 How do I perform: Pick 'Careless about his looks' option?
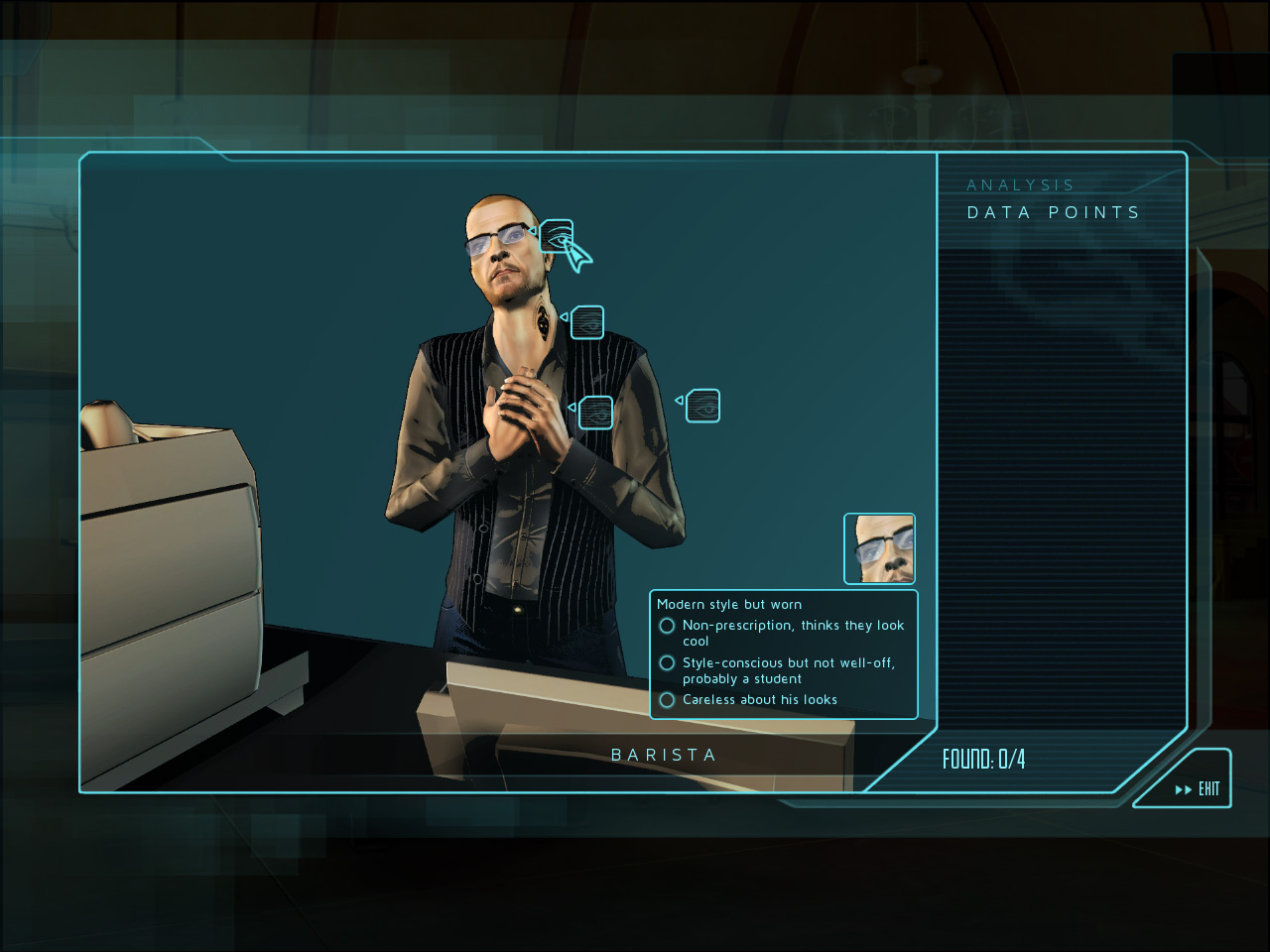tap(667, 699)
